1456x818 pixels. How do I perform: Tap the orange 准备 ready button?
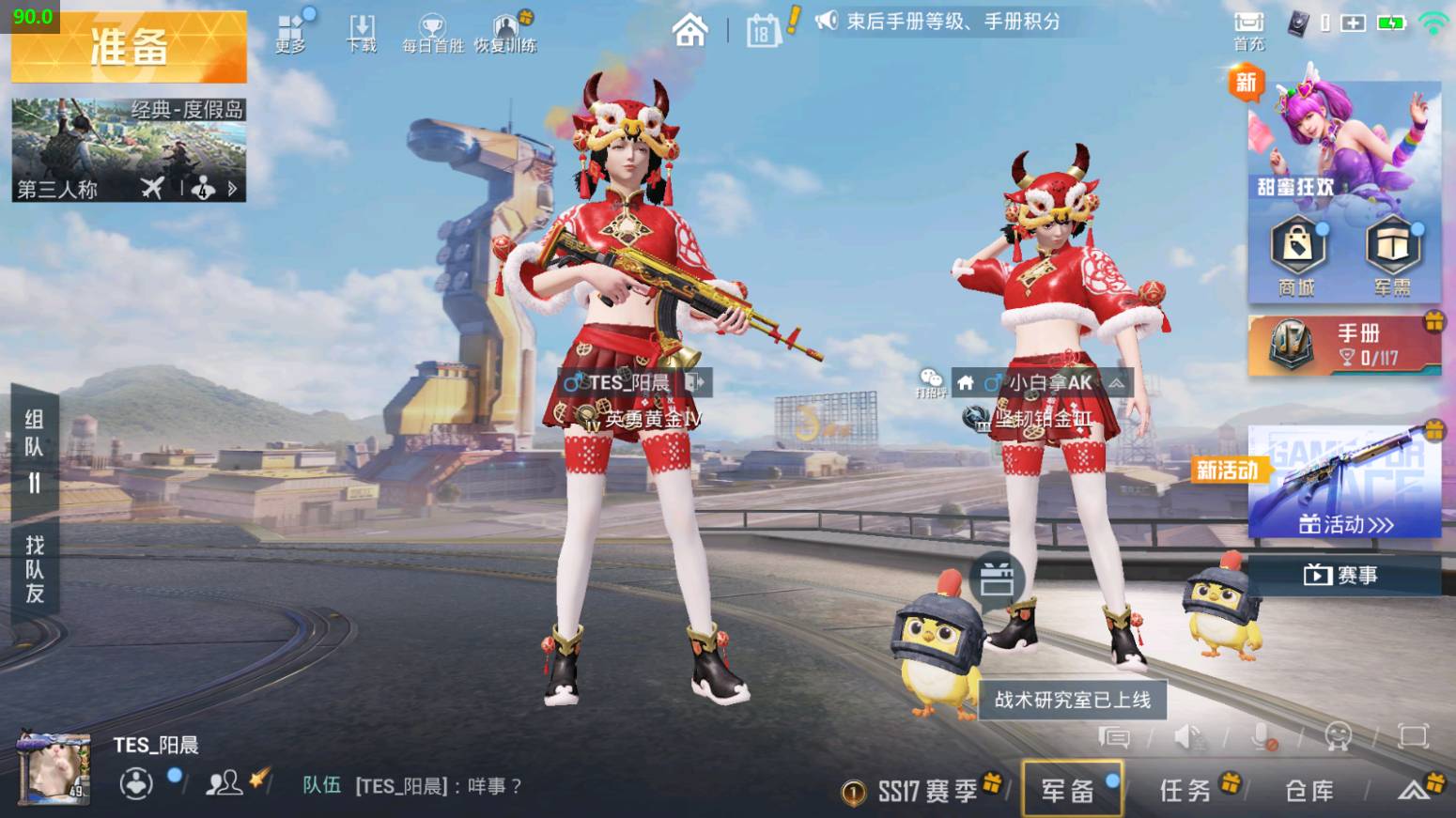[129, 47]
